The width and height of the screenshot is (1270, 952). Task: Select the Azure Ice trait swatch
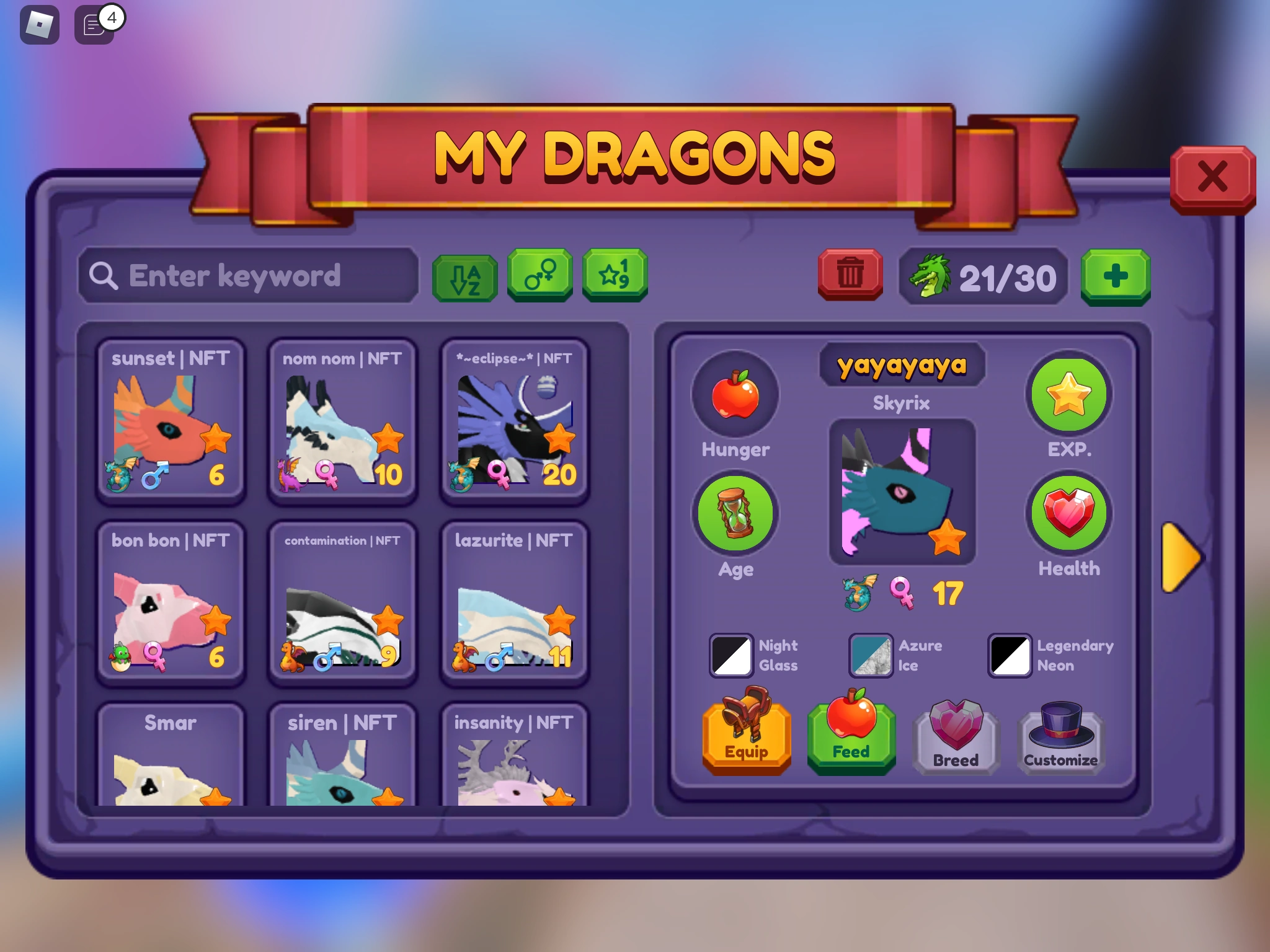[870, 656]
